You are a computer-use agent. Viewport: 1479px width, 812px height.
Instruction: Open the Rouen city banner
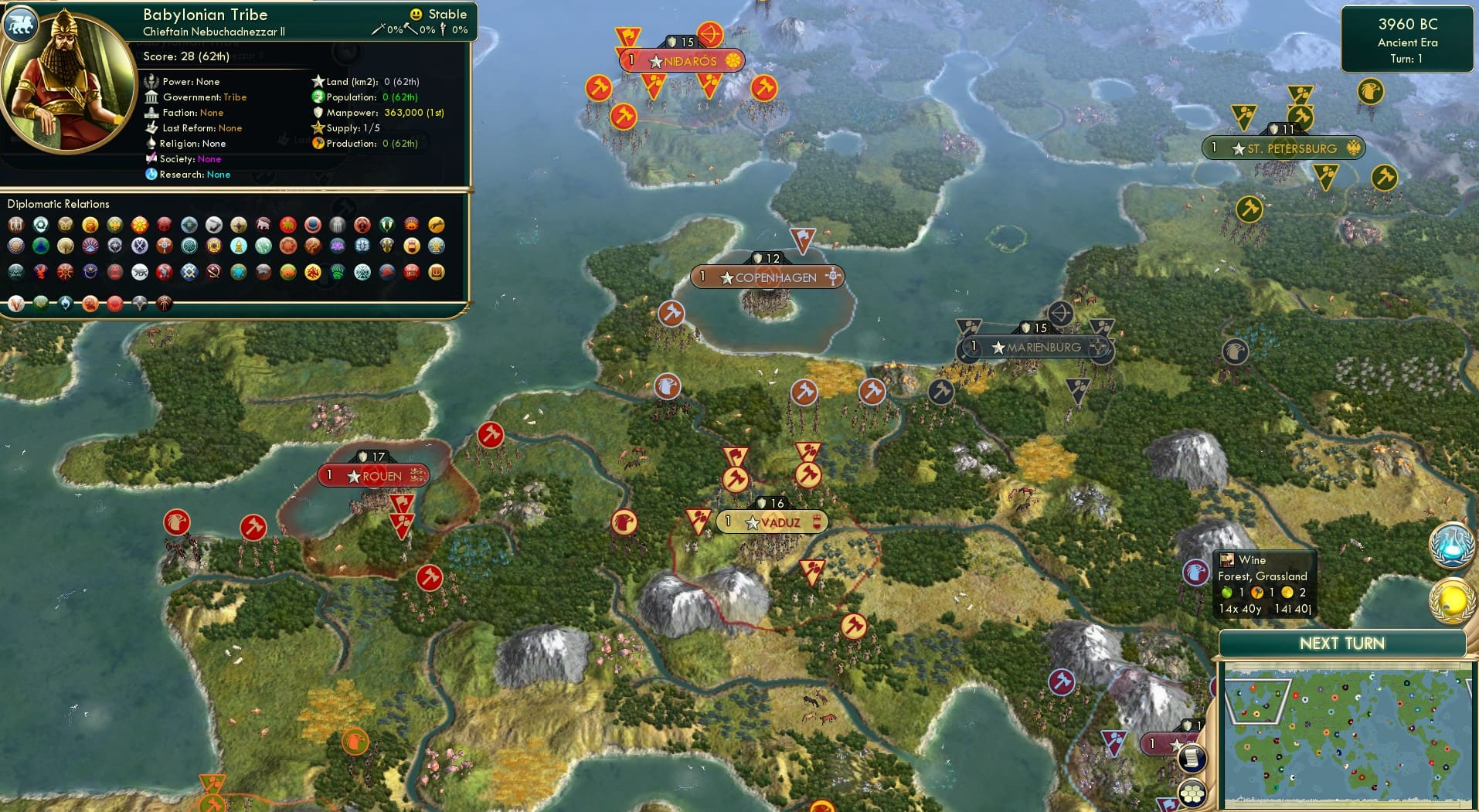pos(374,475)
